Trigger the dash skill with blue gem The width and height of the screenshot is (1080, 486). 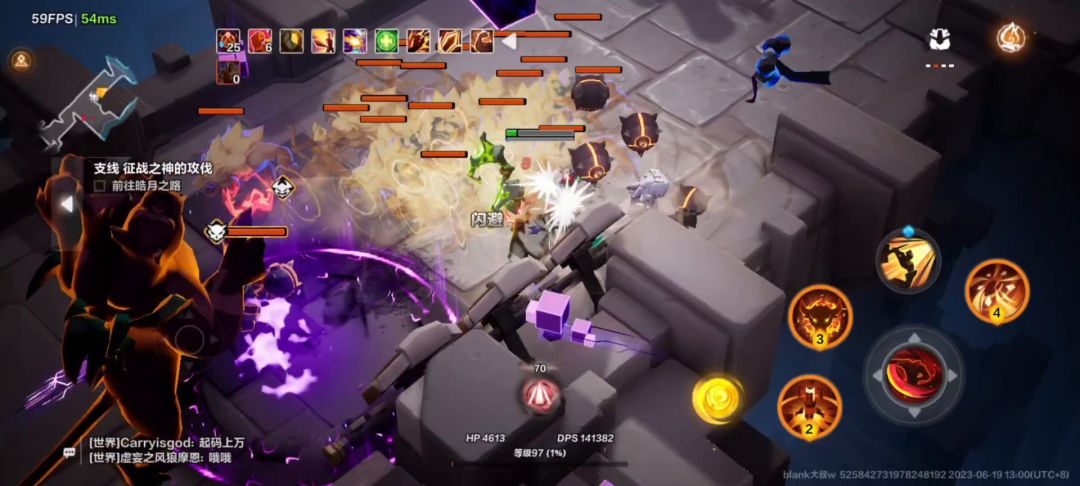[x=908, y=261]
